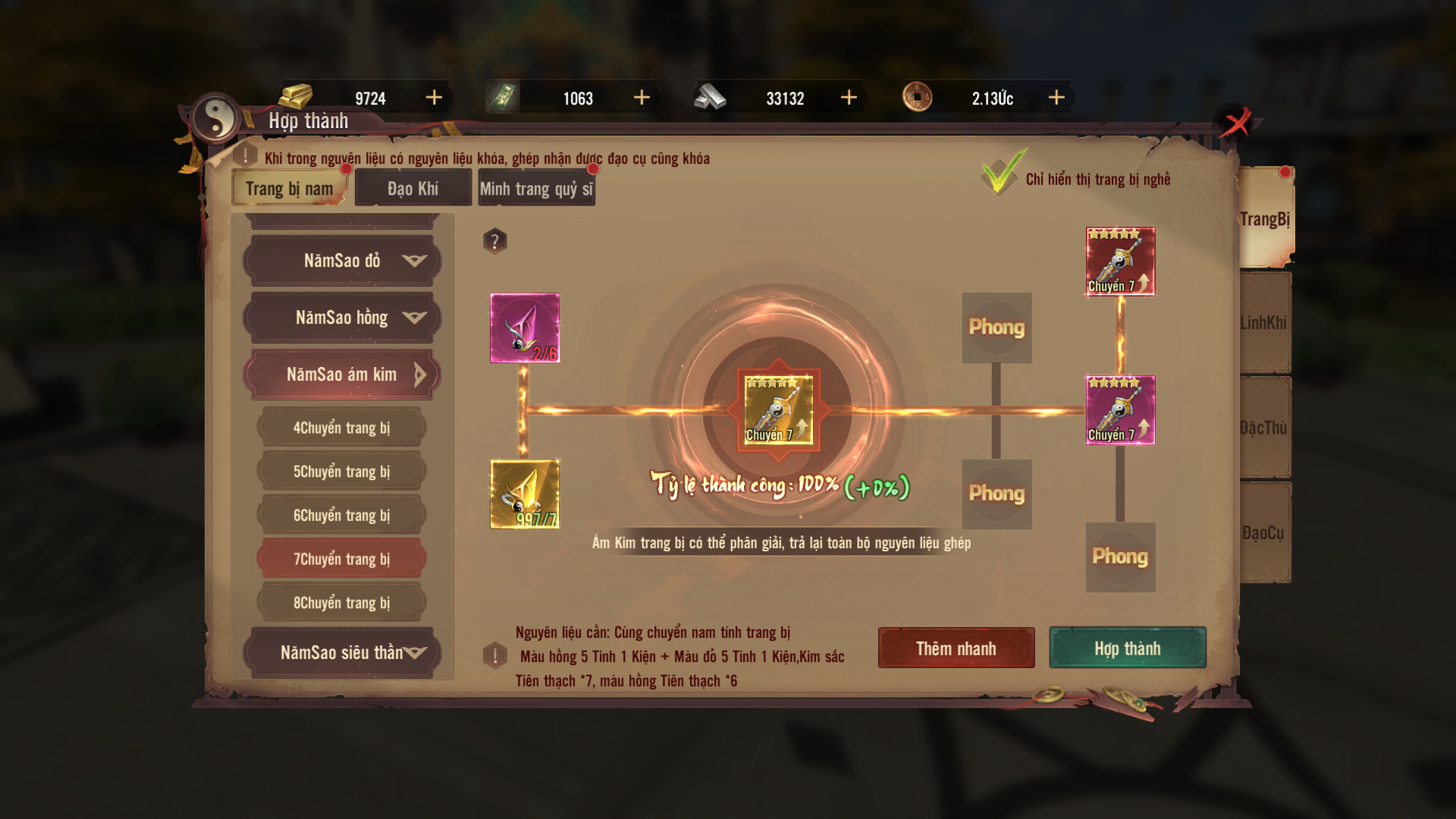Select the gold Tiên thạch material slot
Viewport: 1456px width, 819px height.
click(x=525, y=494)
